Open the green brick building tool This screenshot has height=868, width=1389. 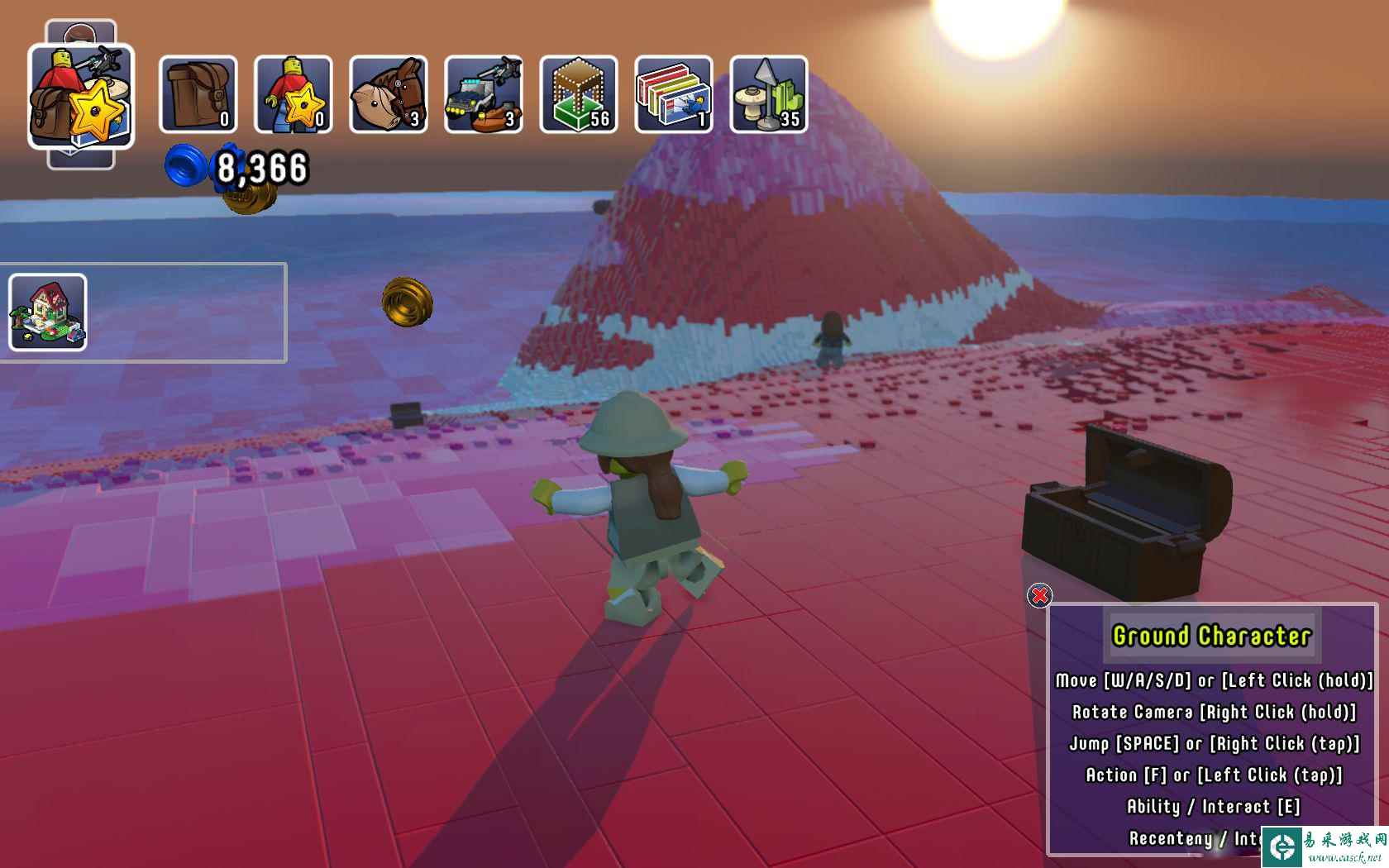pyautogui.click(x=578, y=94)
